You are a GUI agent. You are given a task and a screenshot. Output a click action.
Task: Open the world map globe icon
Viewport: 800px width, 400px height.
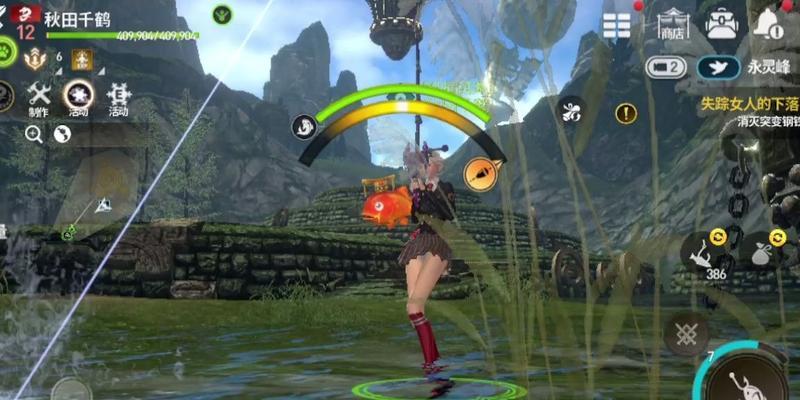tap(62, 134)
